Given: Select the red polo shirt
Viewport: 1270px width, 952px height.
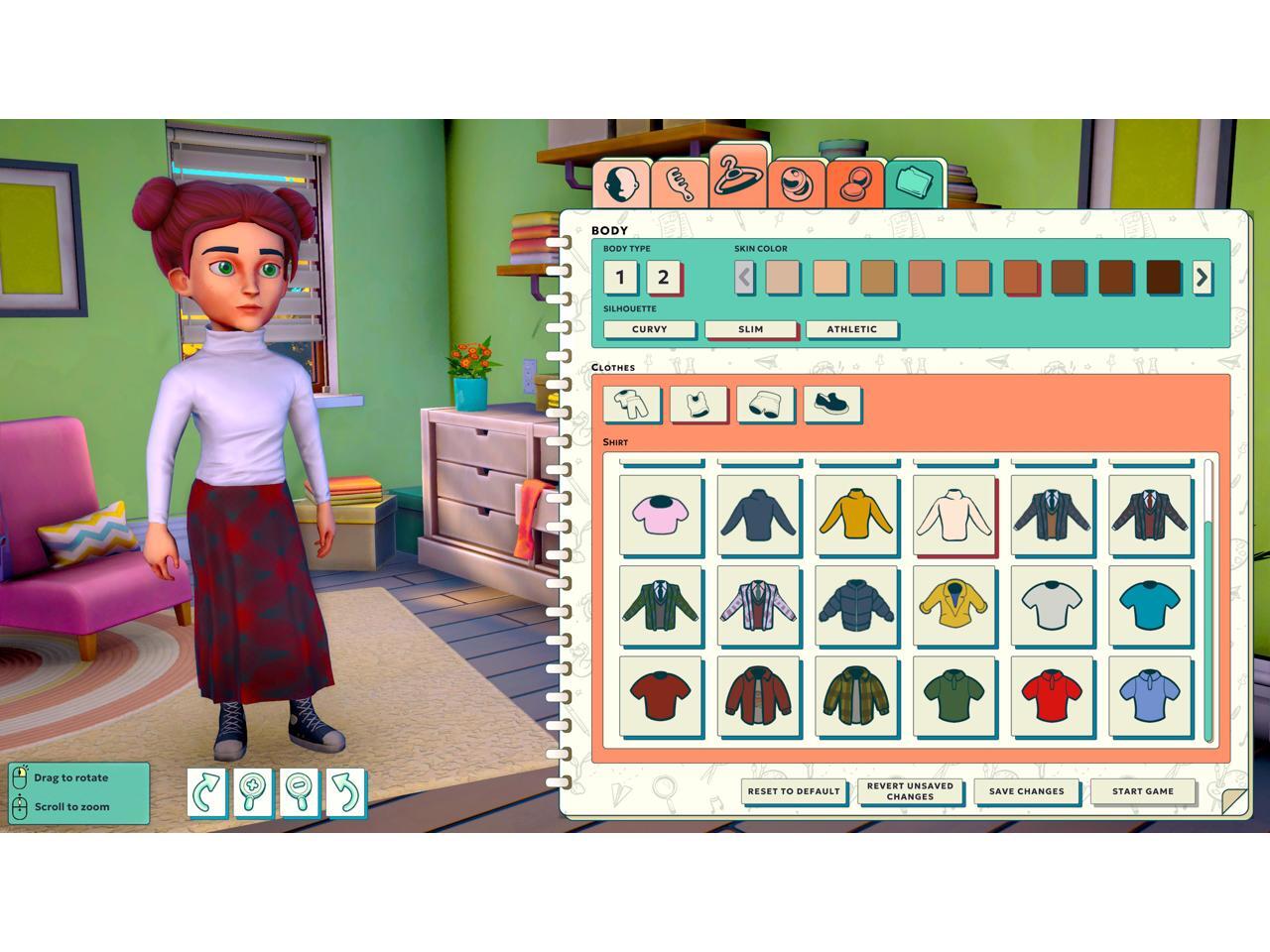Looking at the screenshot, I should [1052, 696].
